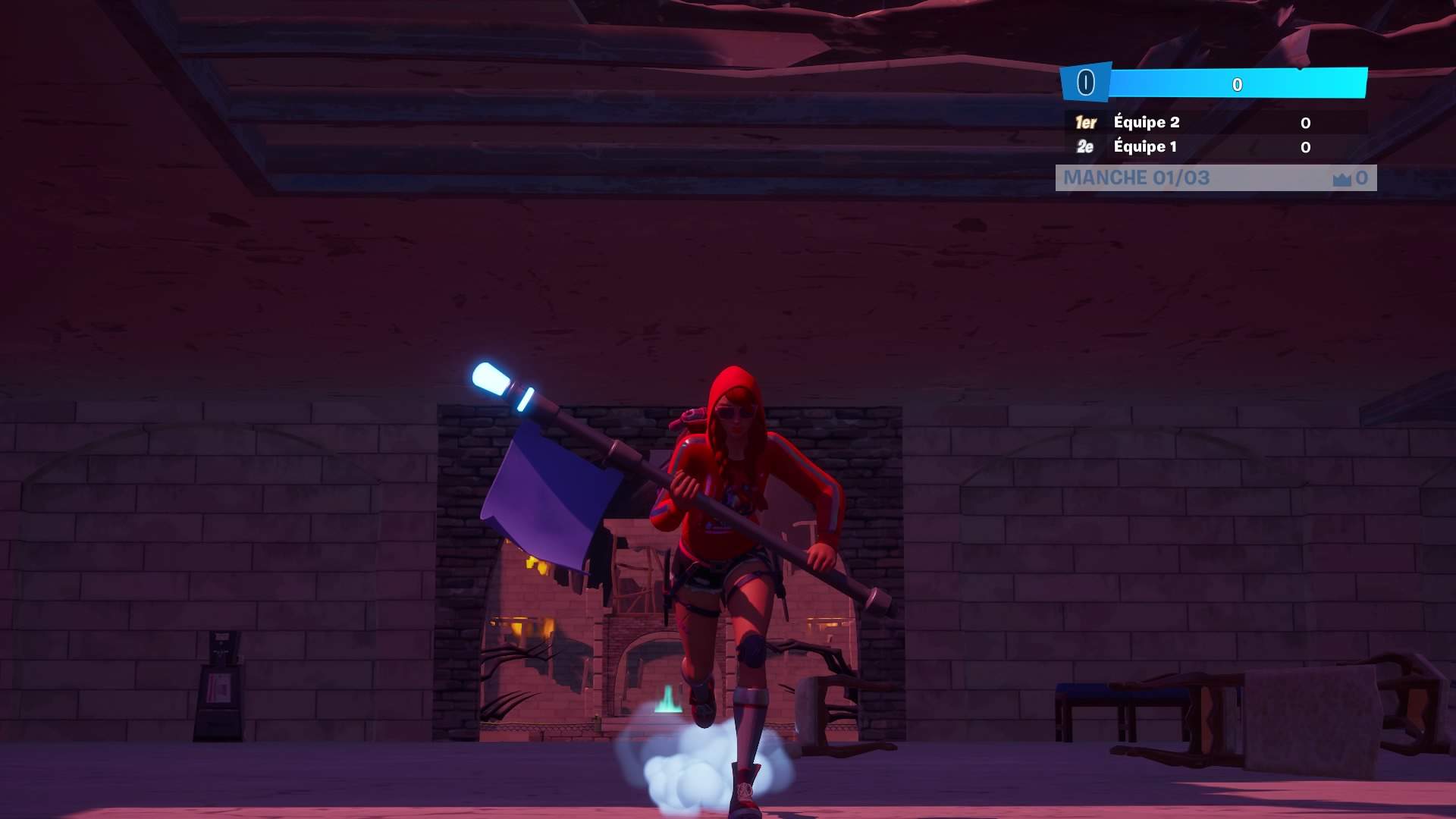Click the crown icon next to the zero

(x=1341, y=178)
